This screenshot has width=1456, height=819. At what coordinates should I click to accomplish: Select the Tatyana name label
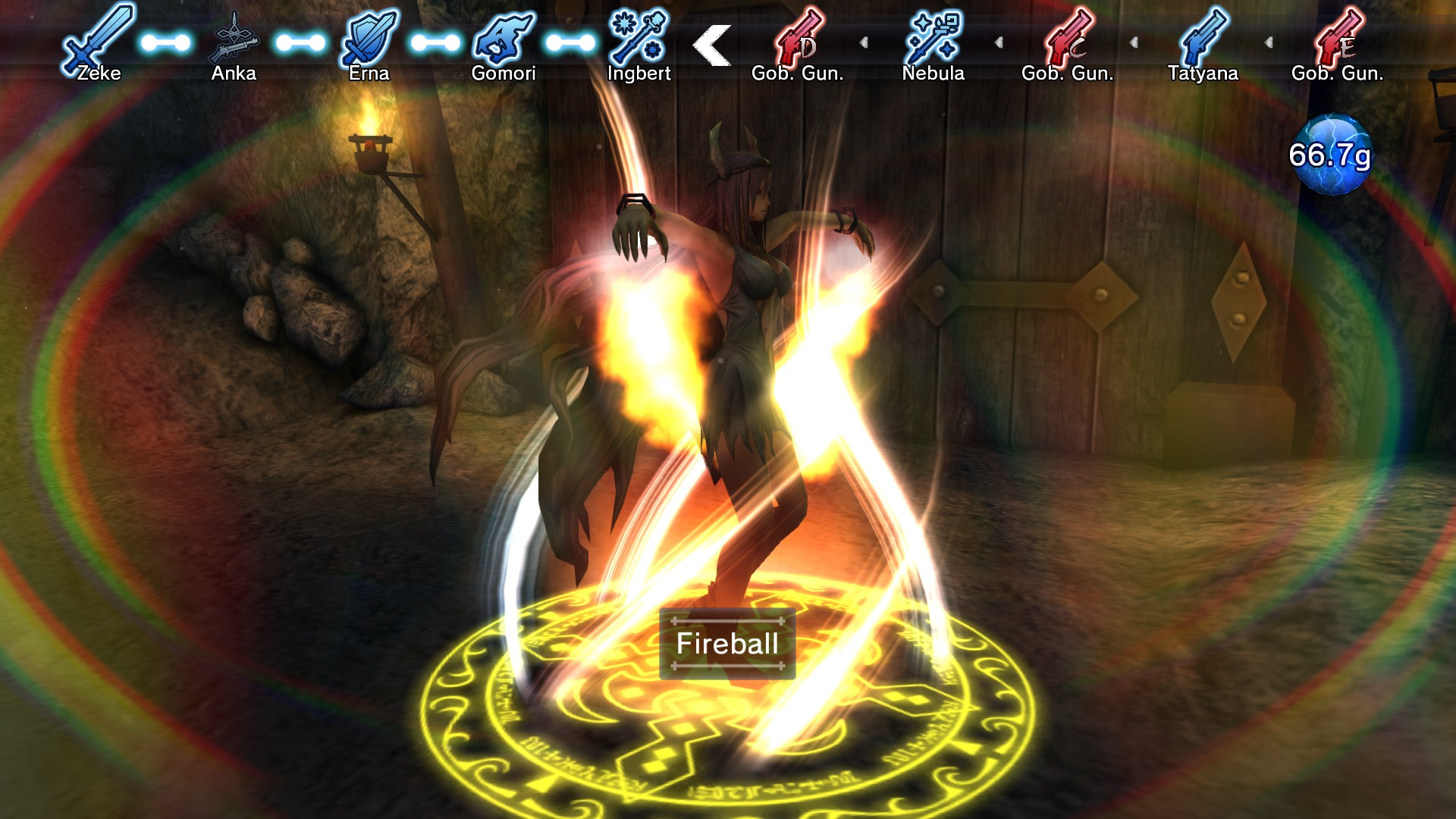tap(1203, 74)
